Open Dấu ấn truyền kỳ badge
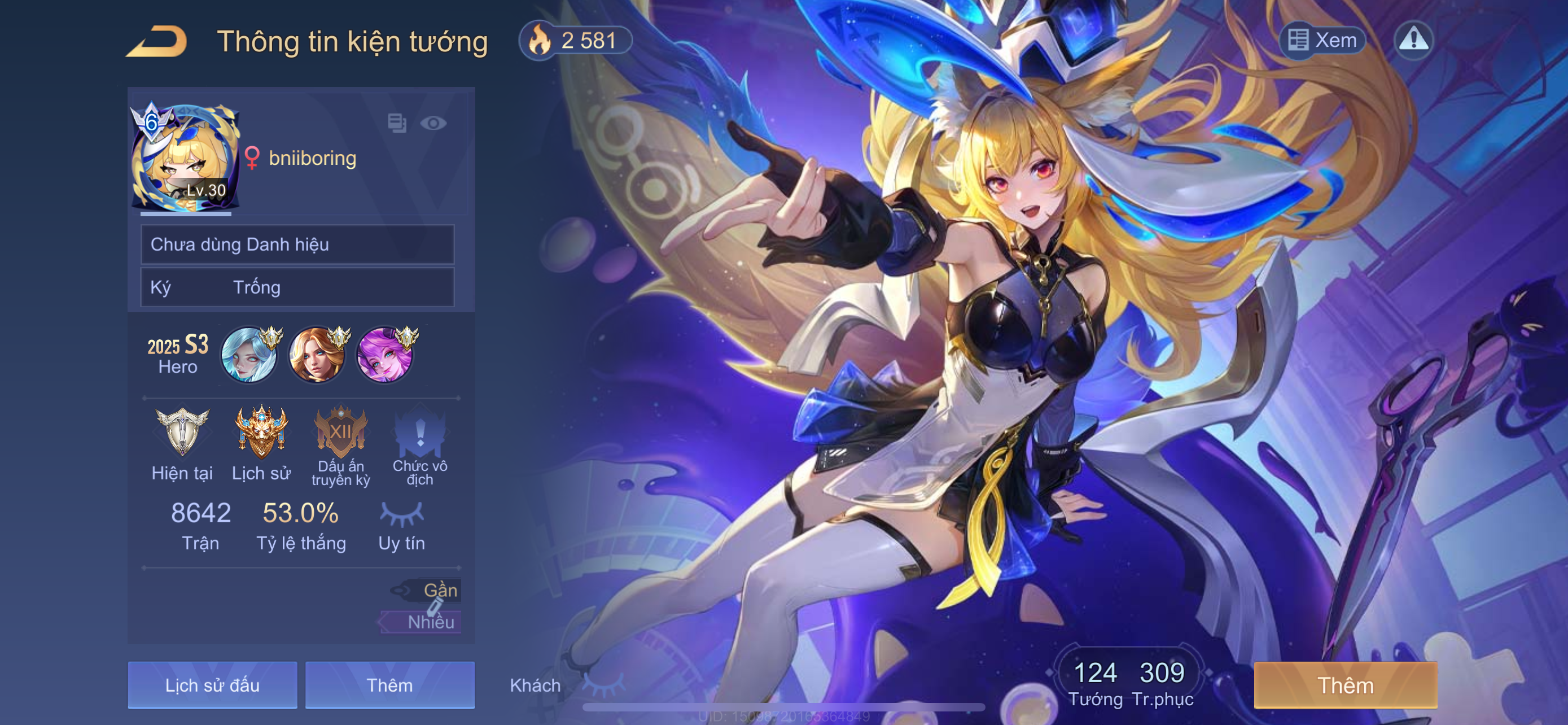This screenshot has width=1568, height=725. click(x=341, y=432)
